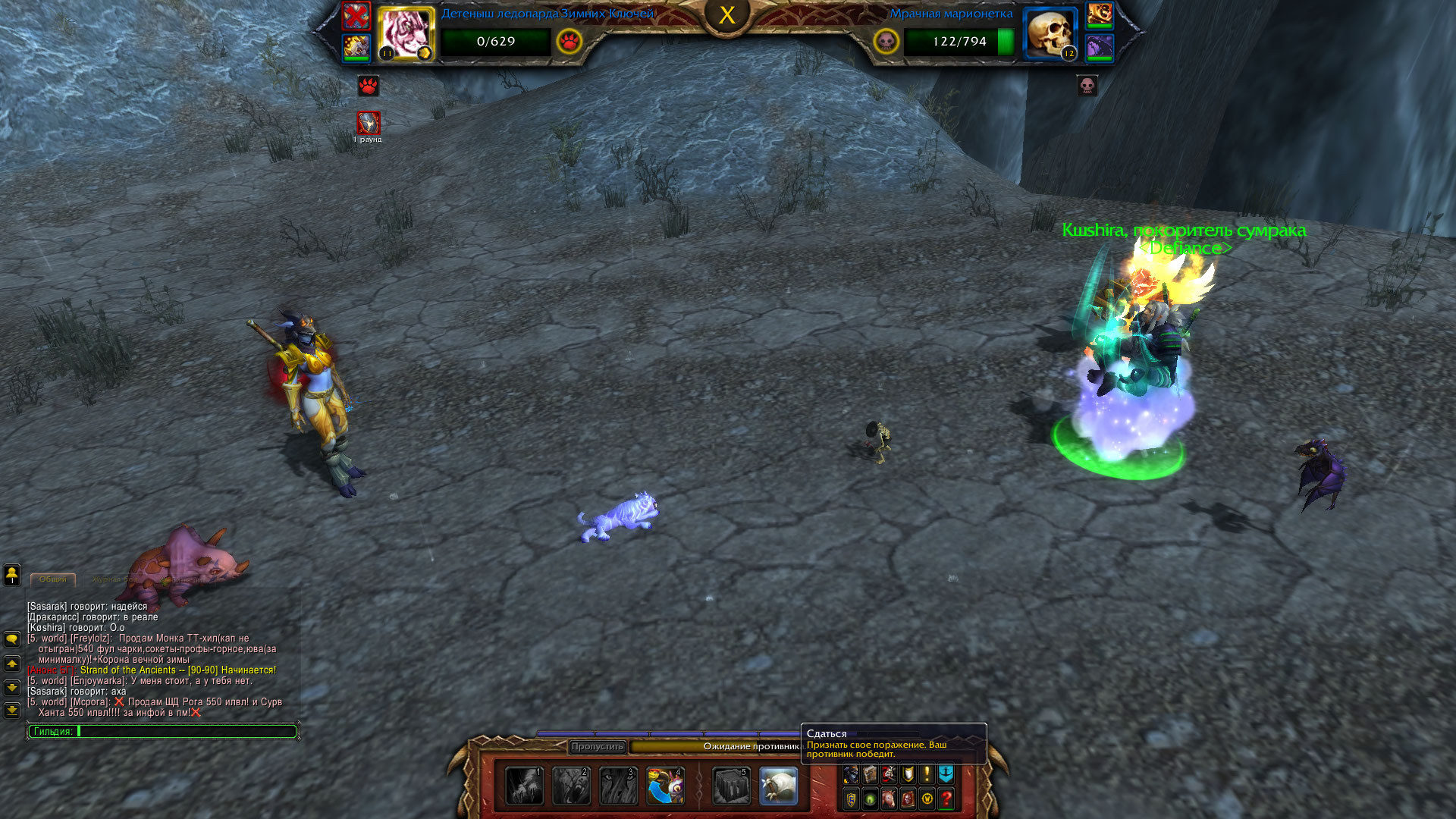The width and height of the screenshot is (1456, 819).
Task: Click the white flag forfeit button
Action: pos(778,786)
